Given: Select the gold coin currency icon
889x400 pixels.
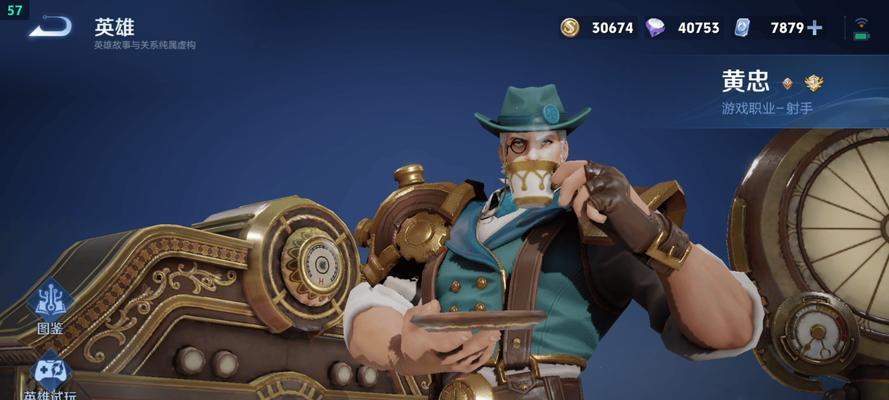Looking at the screenshot, I should click(x=570, y=28).
